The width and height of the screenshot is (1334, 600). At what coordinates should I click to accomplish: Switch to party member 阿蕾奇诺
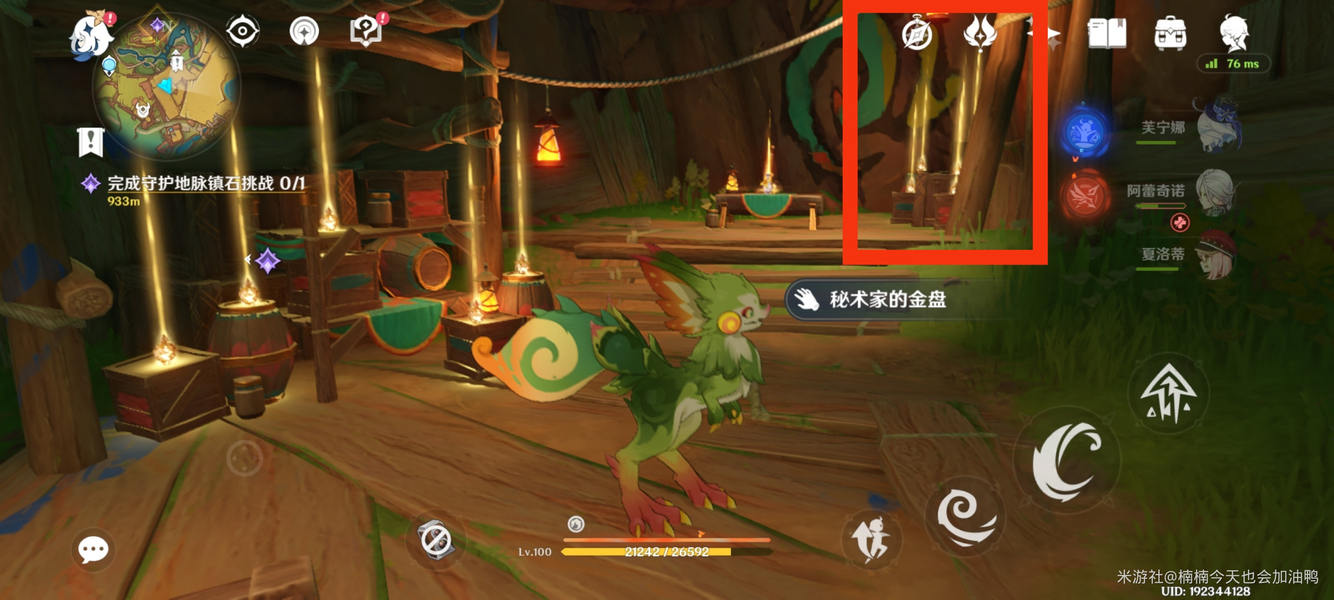tap(1215, 191)
